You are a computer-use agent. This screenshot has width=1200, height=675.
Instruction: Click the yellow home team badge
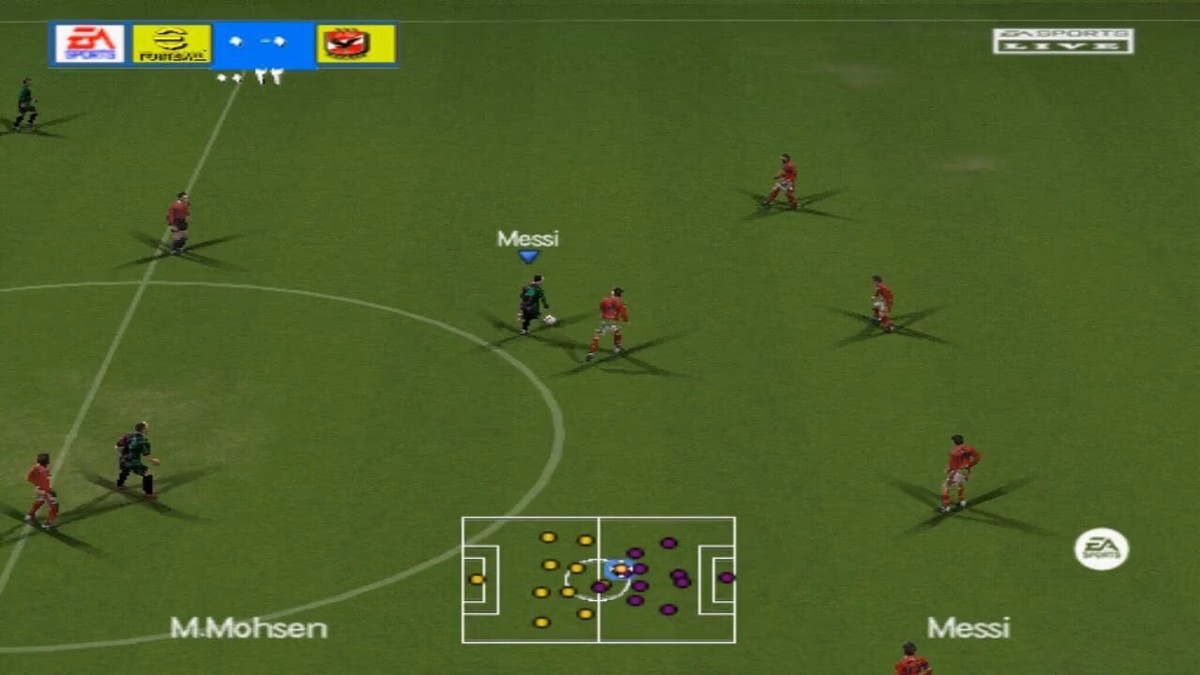[172, 44]
